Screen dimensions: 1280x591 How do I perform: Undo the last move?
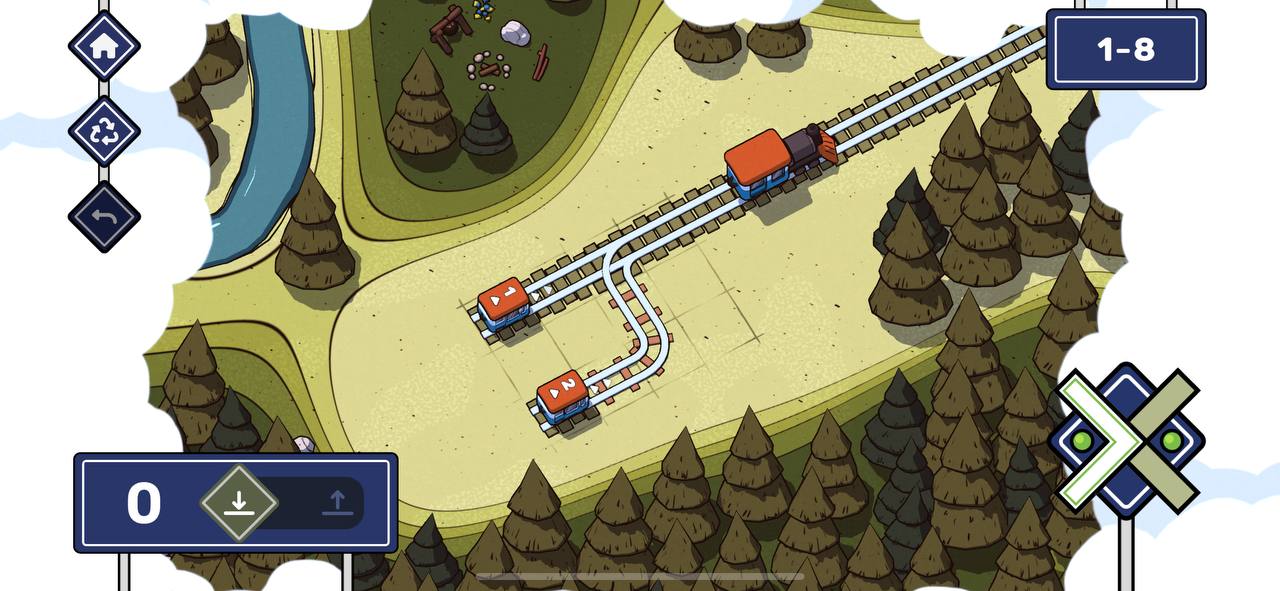pos(104,216)
